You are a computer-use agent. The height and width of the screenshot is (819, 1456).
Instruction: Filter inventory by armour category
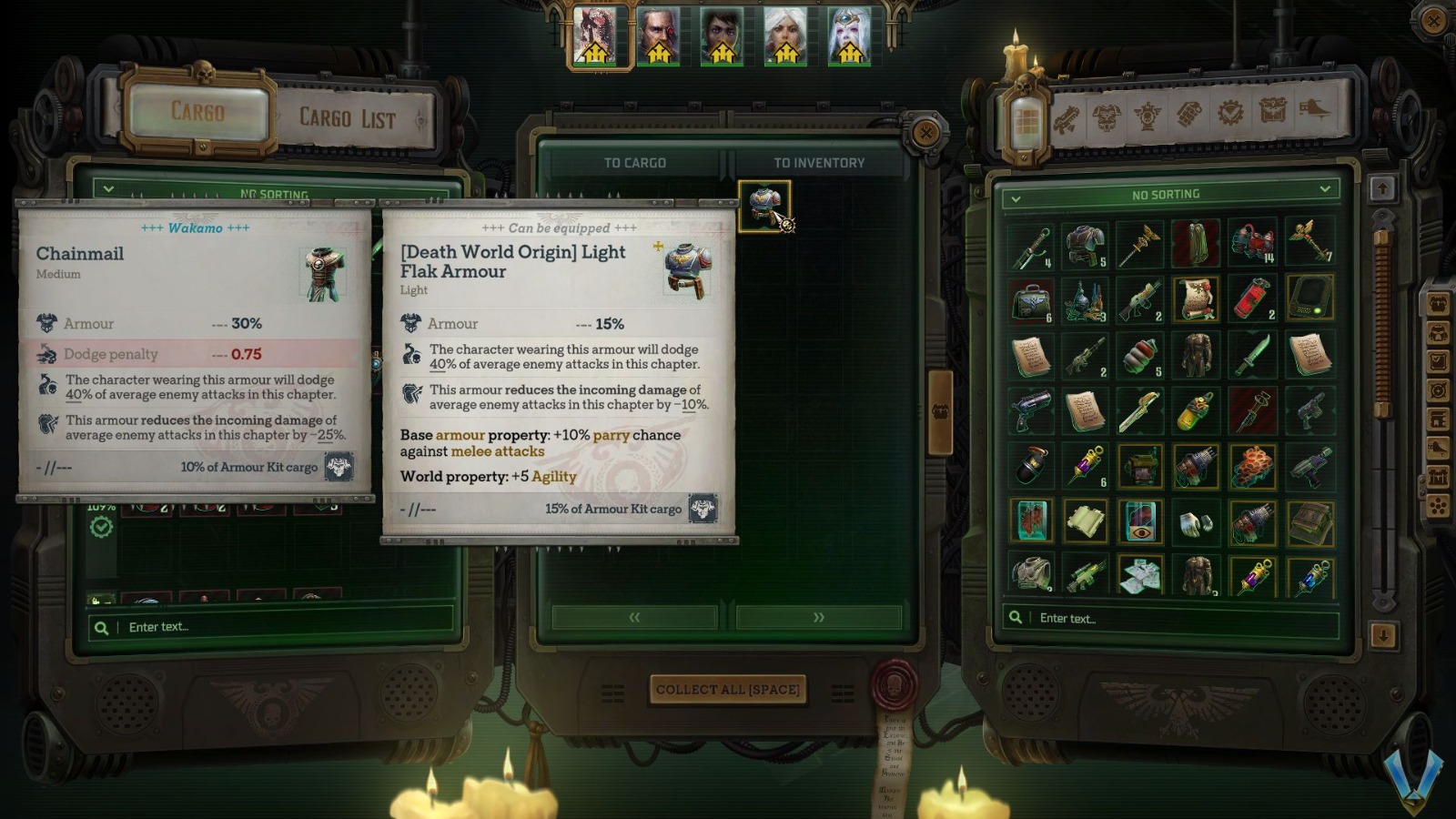[1106, 116]
